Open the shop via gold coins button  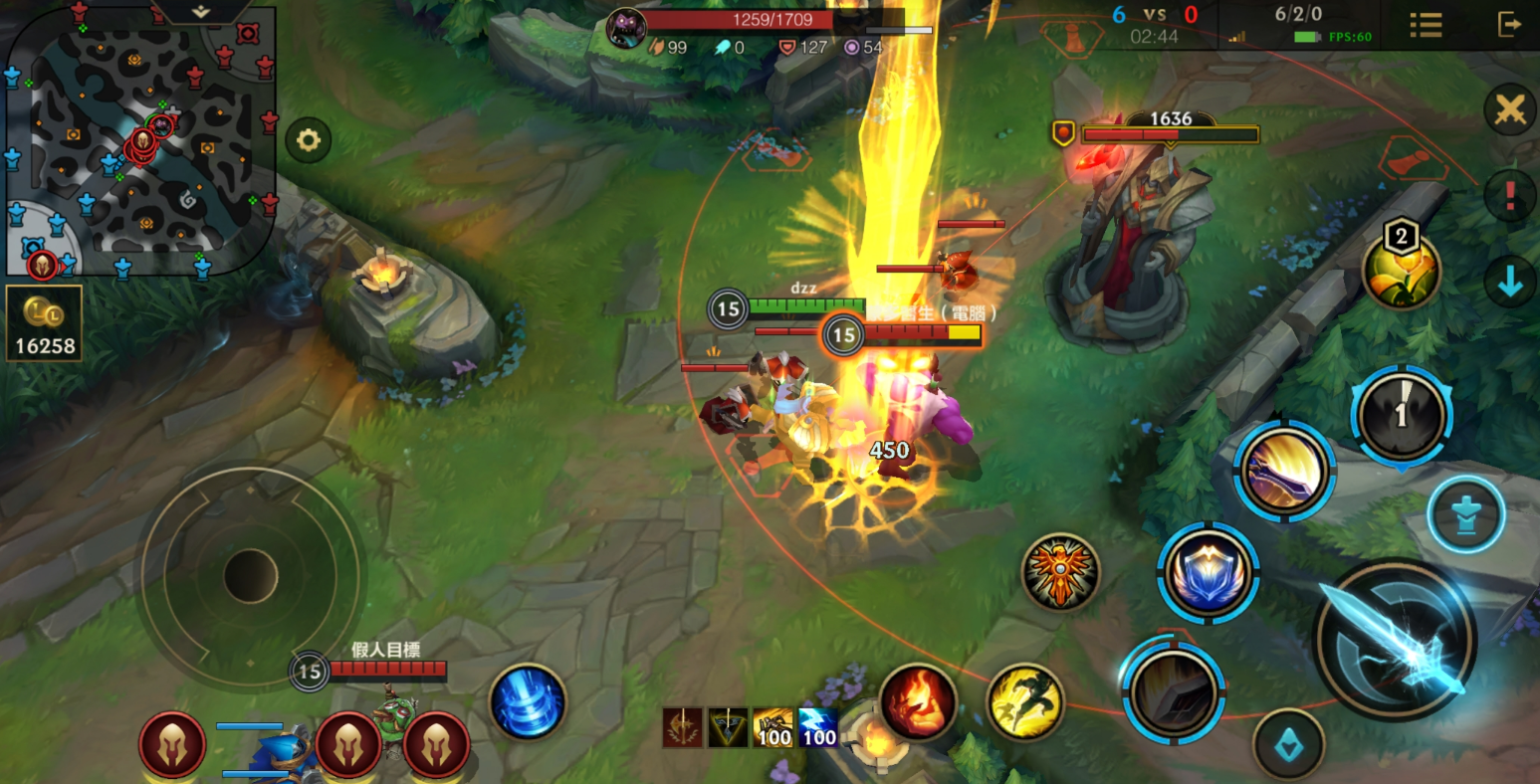pyautogui.click(x=44, y=323)
